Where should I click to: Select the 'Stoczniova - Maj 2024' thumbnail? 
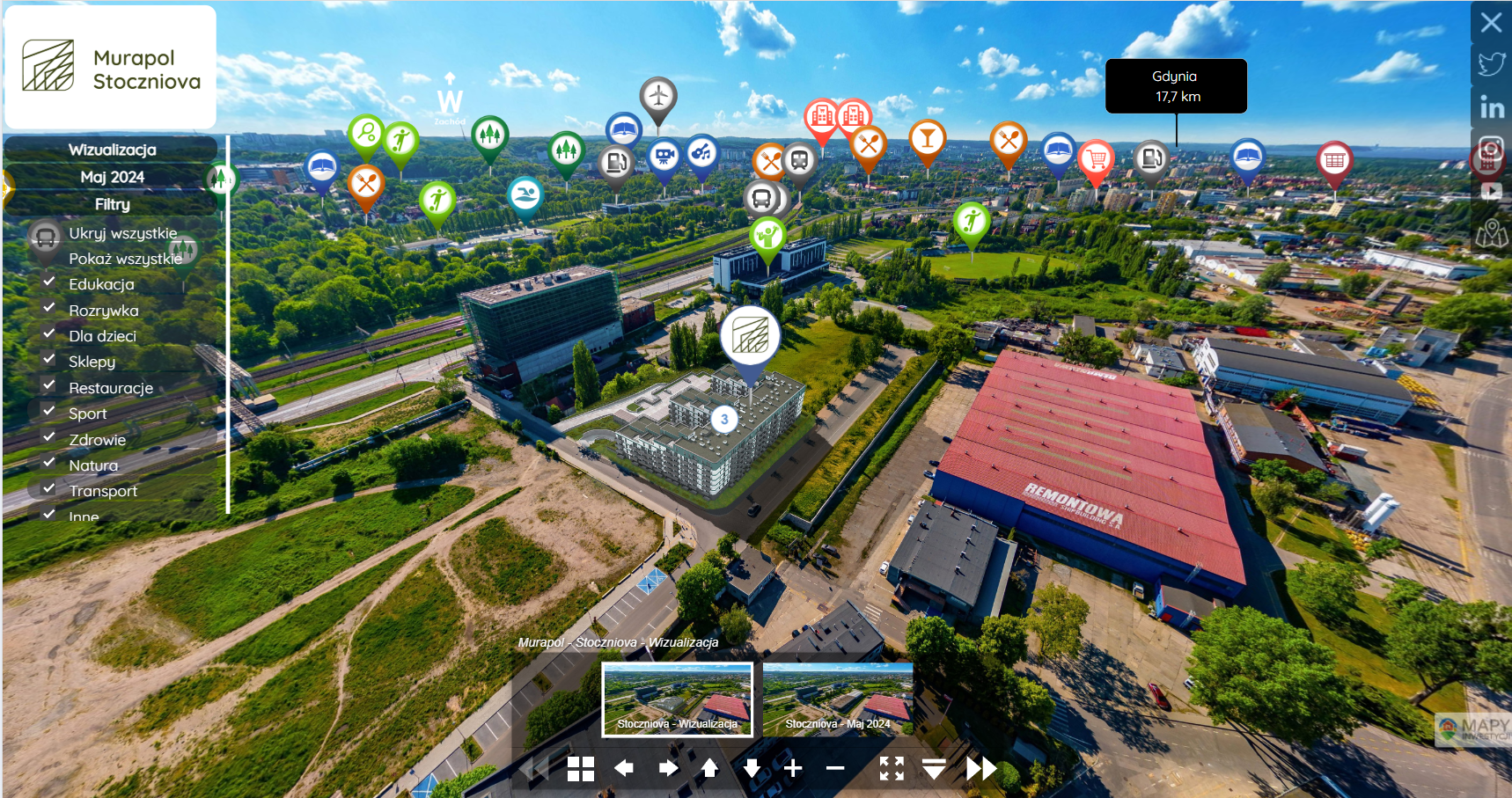click(837, 699)
